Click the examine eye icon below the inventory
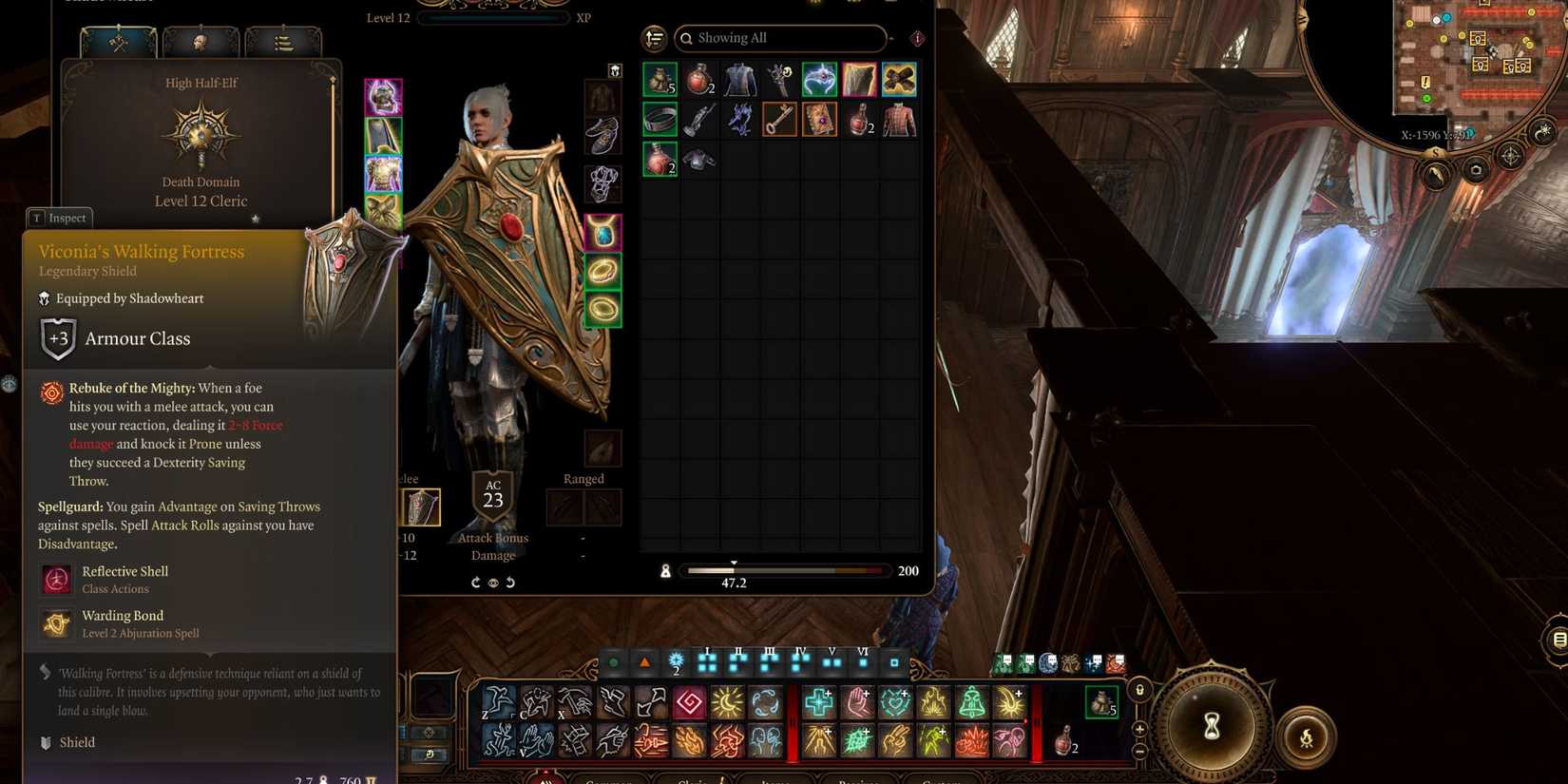Image resolution: width=1568 pixels, height=784 pixels. click(x=493, y=583)
